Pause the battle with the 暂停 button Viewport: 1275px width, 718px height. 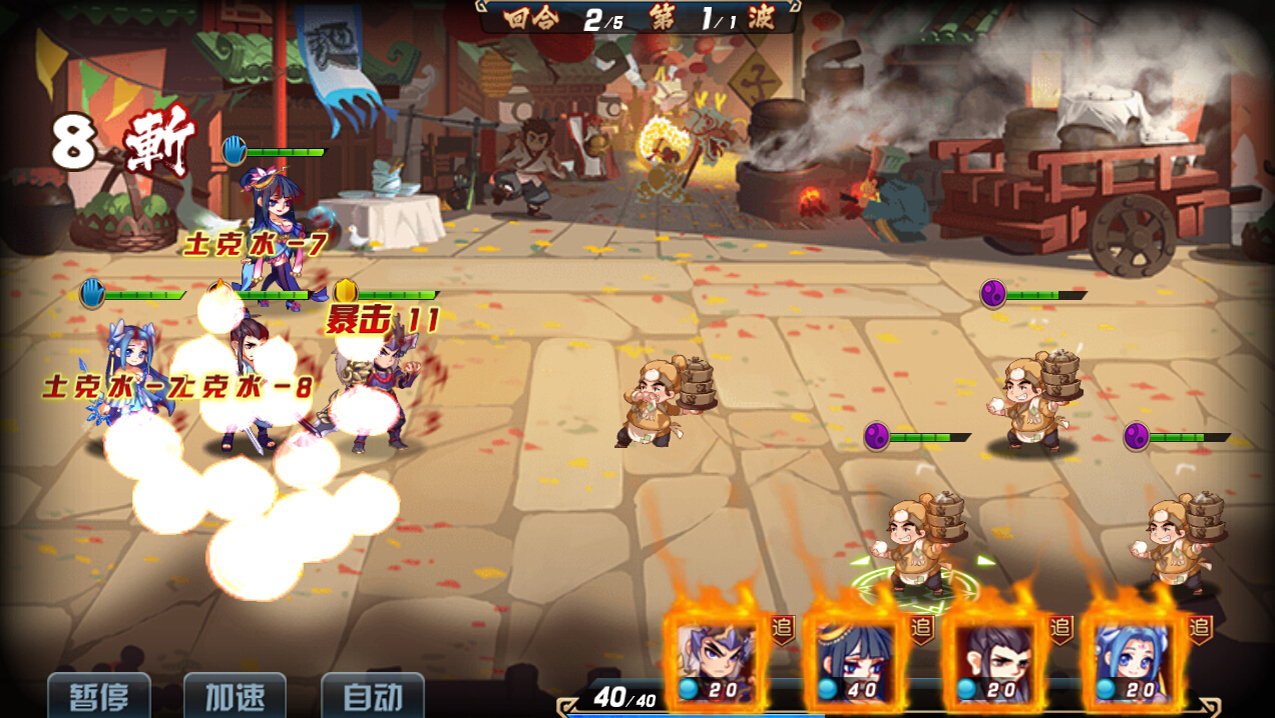coord(98,696)
